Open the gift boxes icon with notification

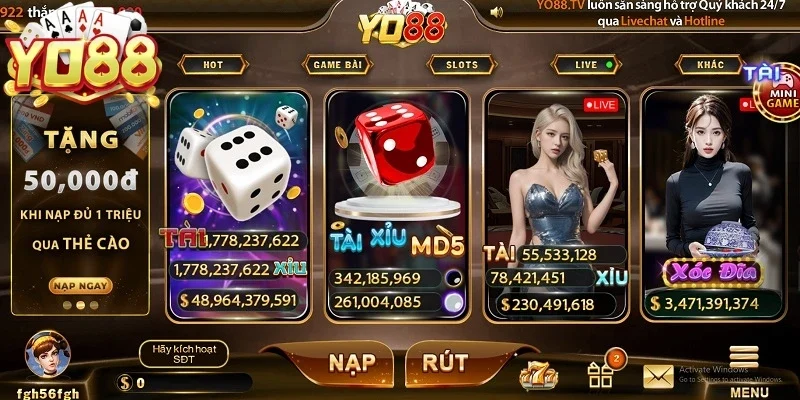click(601, 372)
